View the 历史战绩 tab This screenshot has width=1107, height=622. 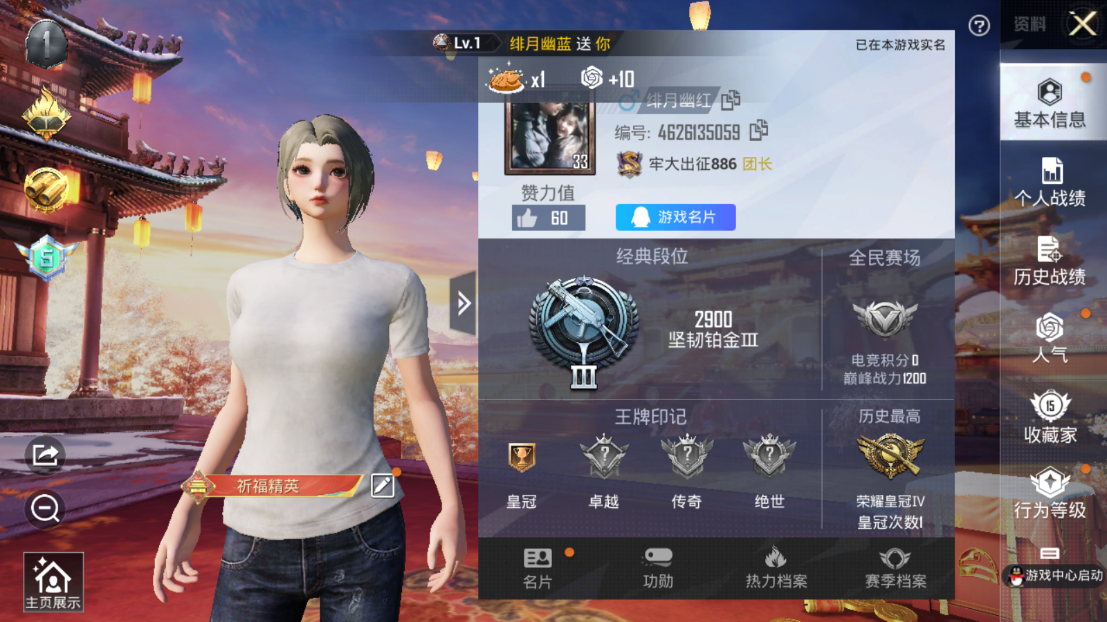pos(1049,261)
